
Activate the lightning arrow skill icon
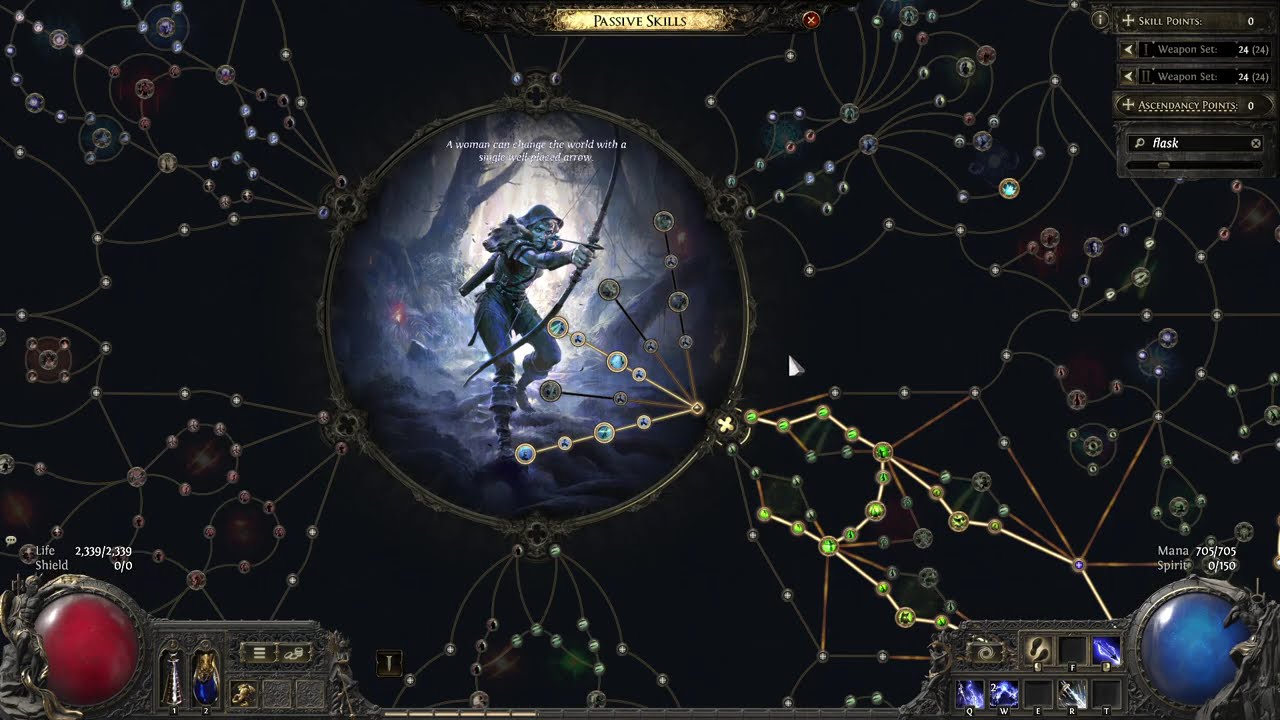(1105, 651)
